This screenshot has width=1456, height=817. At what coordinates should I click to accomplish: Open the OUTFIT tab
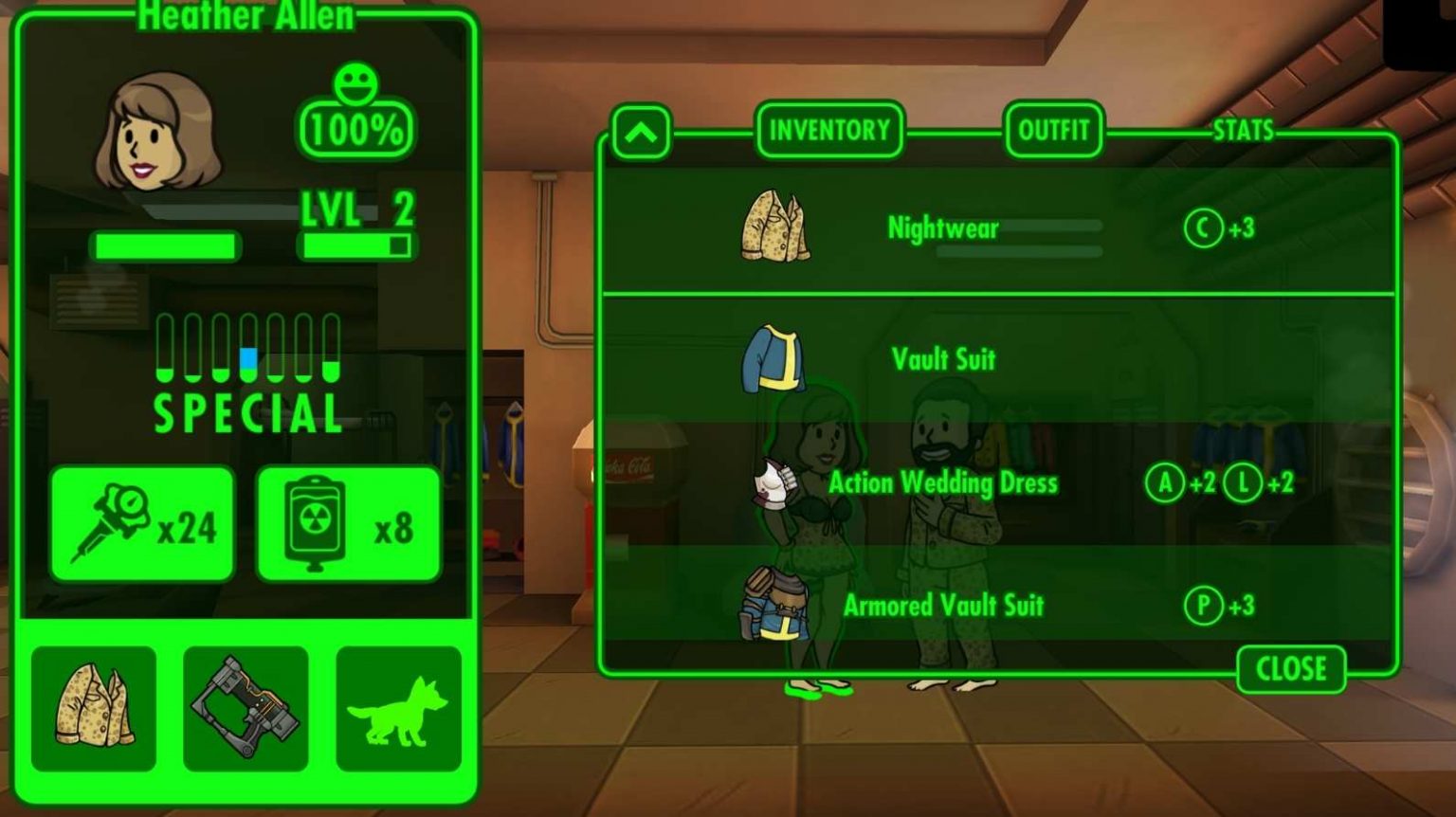[1054, 130]
